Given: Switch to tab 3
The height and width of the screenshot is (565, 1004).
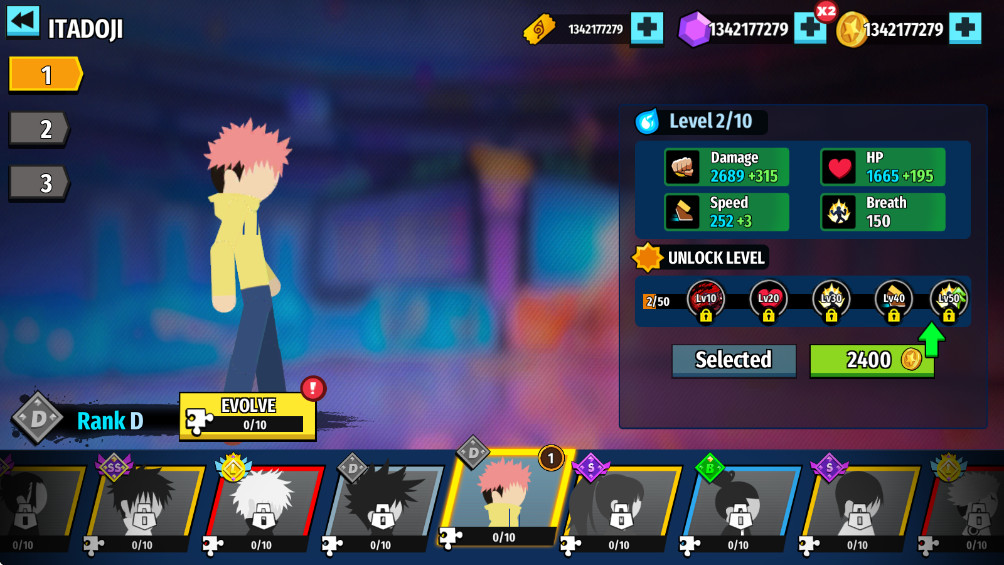Looking at the screenshot, I should point(40,183).
